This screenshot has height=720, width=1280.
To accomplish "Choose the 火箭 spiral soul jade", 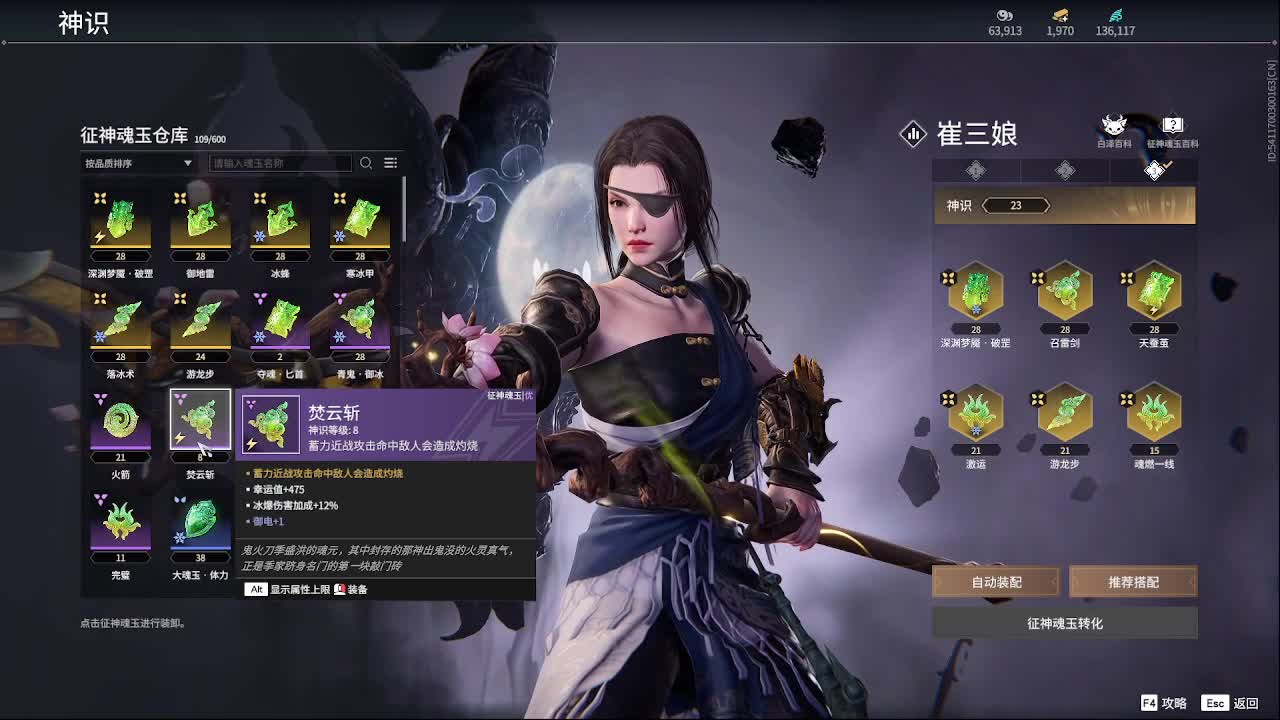I will (x=120, y=422).
